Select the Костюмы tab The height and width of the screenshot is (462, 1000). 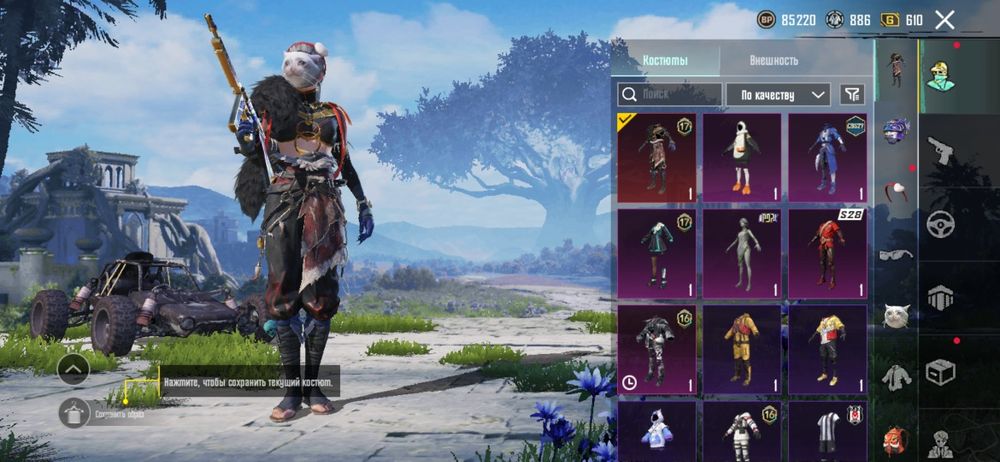pos(665,60)
